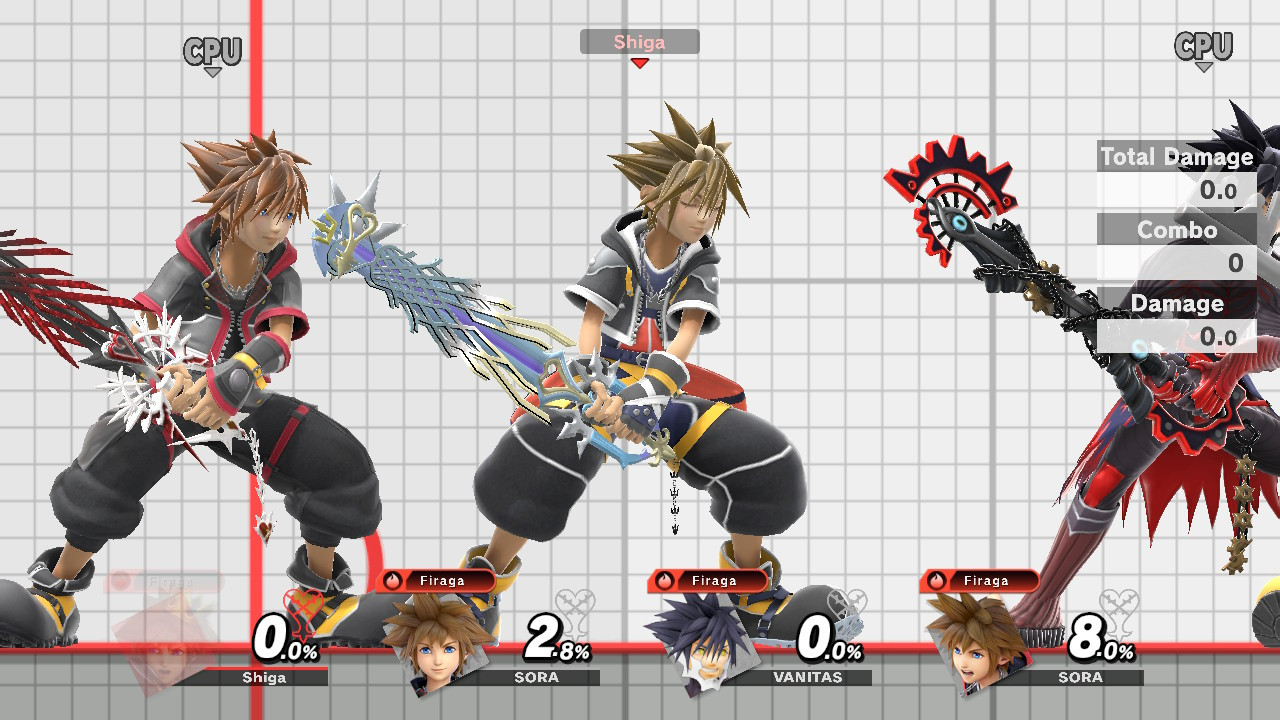Click the Combo counter panel
The height and width of the screenshot is (720, 1280).
[1176, 231]
